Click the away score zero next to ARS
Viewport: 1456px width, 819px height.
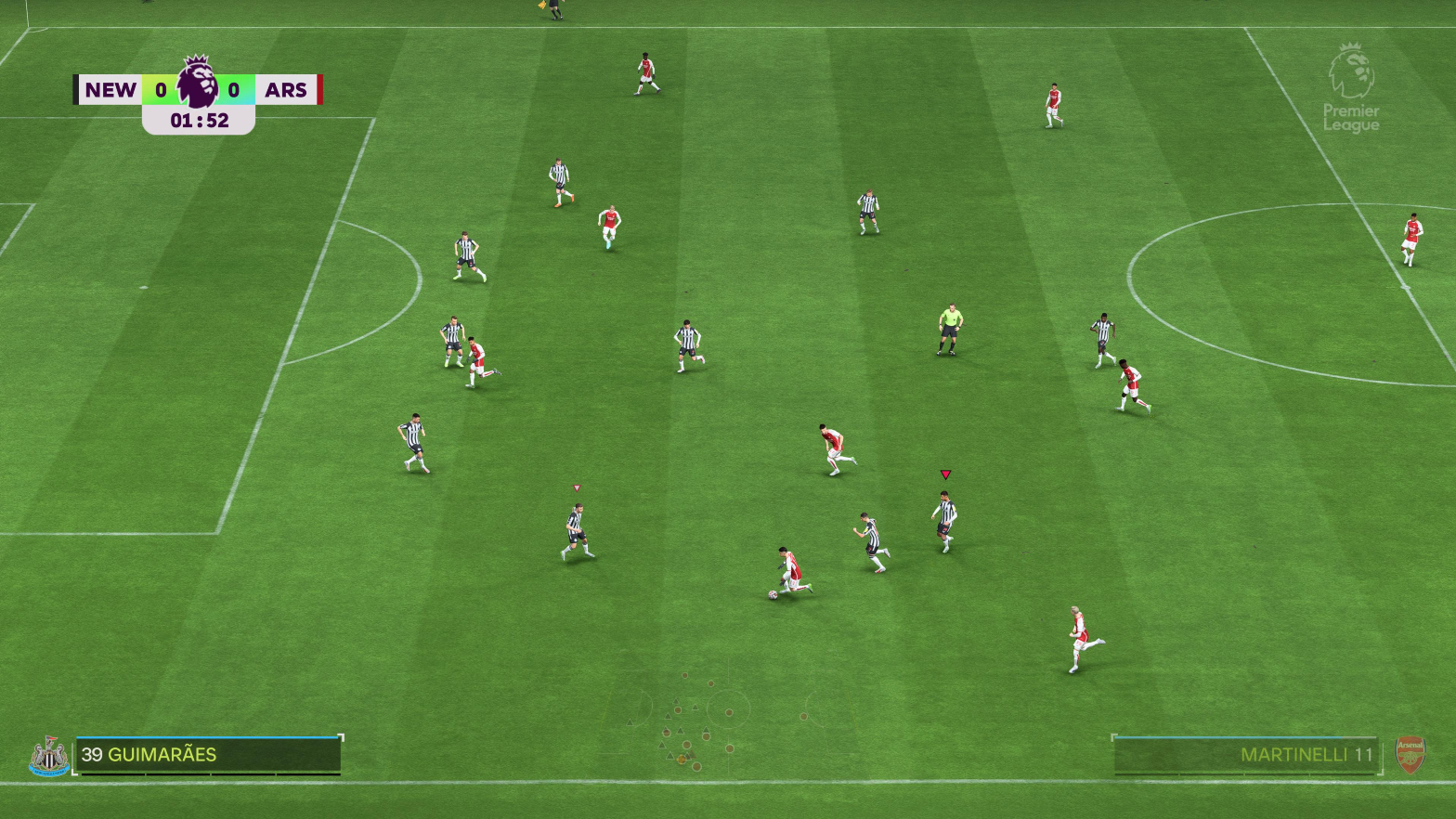coord(235,89)
